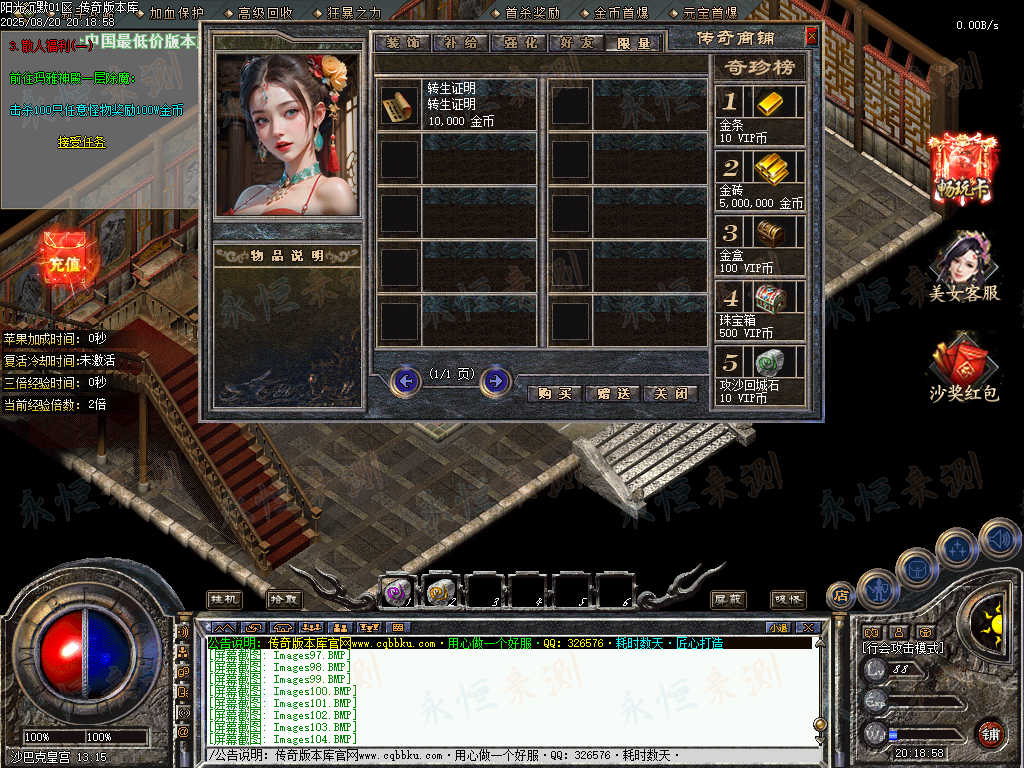Click the 接受任务 accept quest link

pyautogui.click(x=81, y=142)
